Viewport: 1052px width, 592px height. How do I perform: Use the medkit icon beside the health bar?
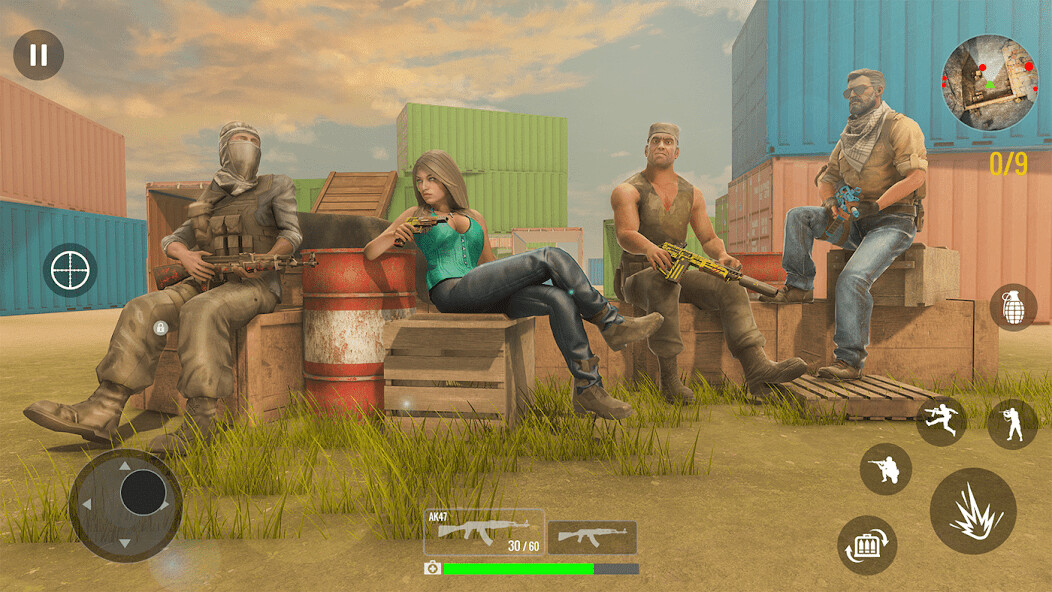click(432, 568)
